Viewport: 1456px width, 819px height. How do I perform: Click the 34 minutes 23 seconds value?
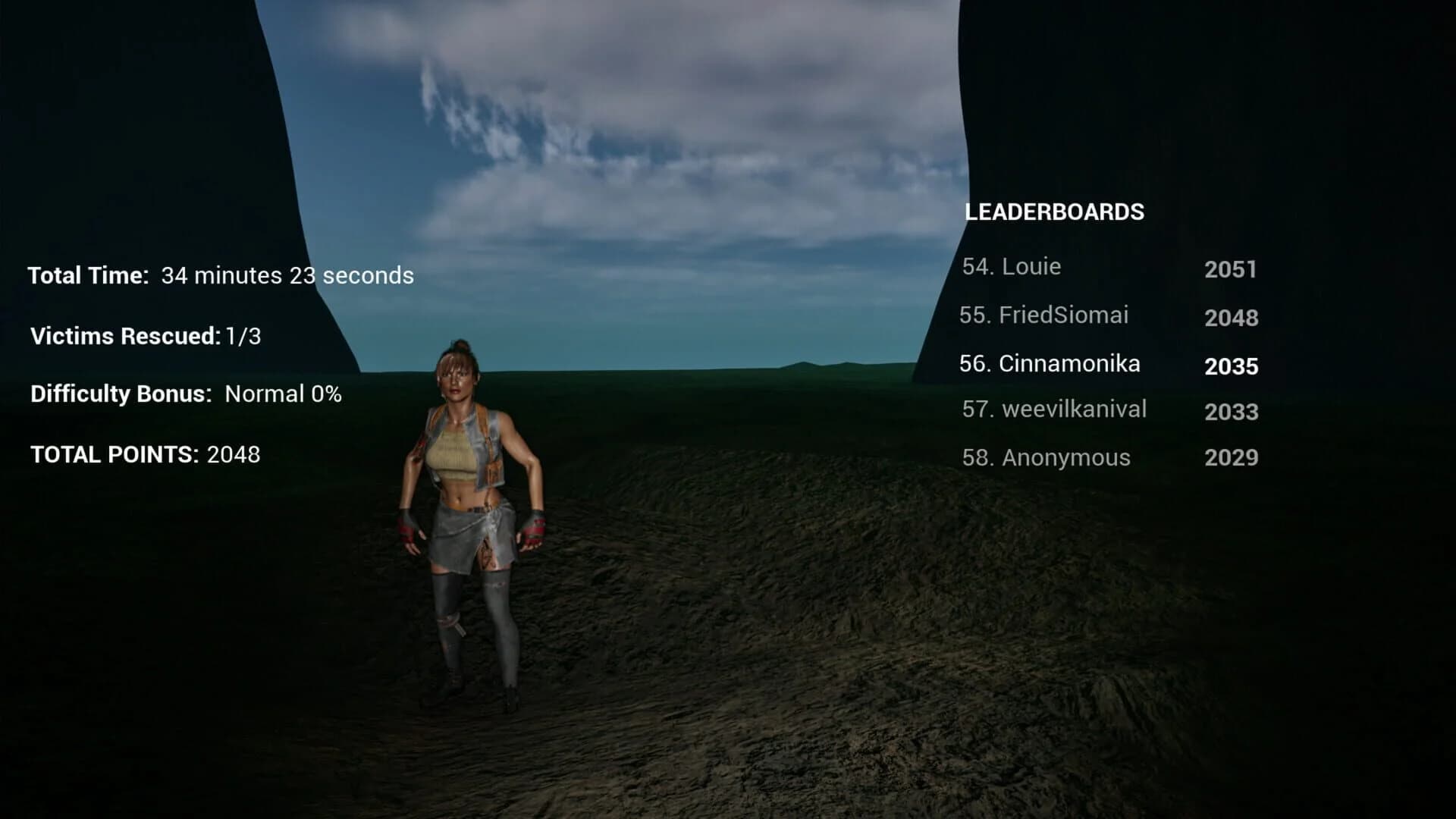point(287,276)
